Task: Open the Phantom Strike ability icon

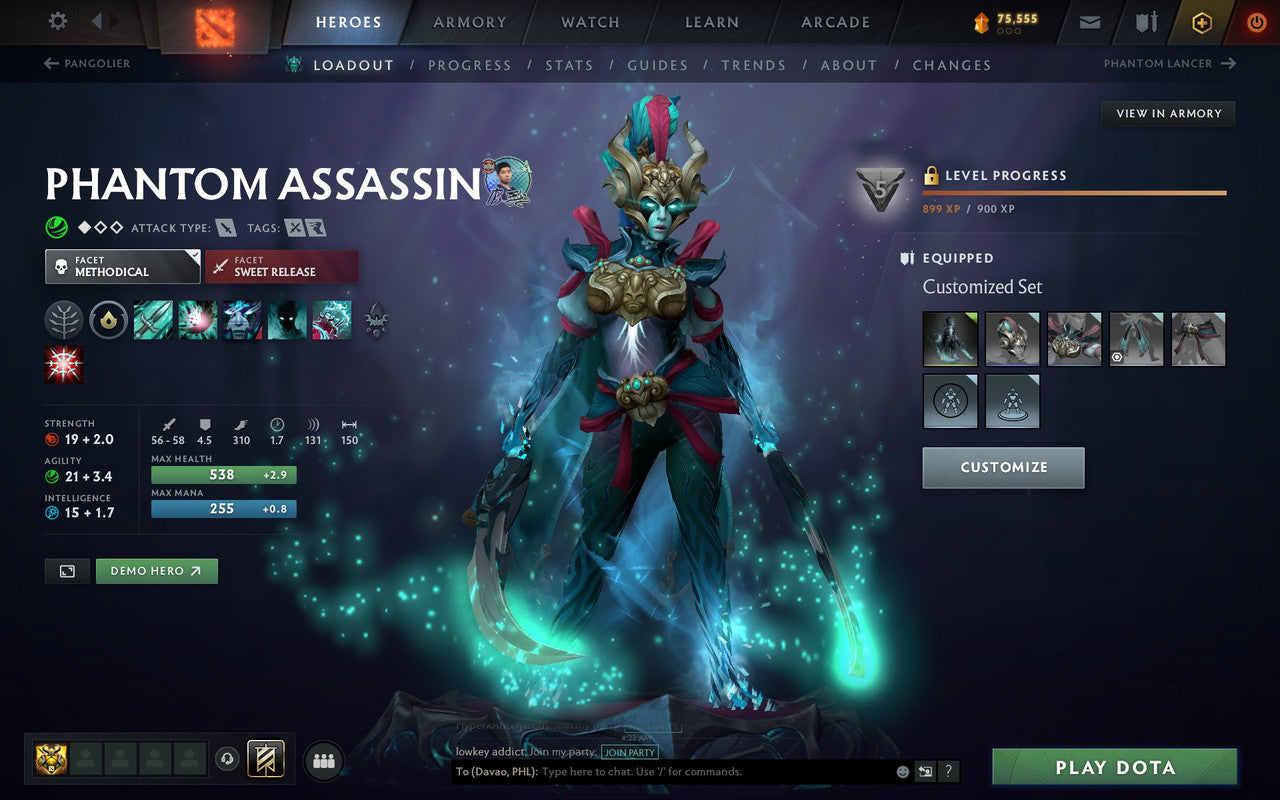Action: (x=198, y=319)
